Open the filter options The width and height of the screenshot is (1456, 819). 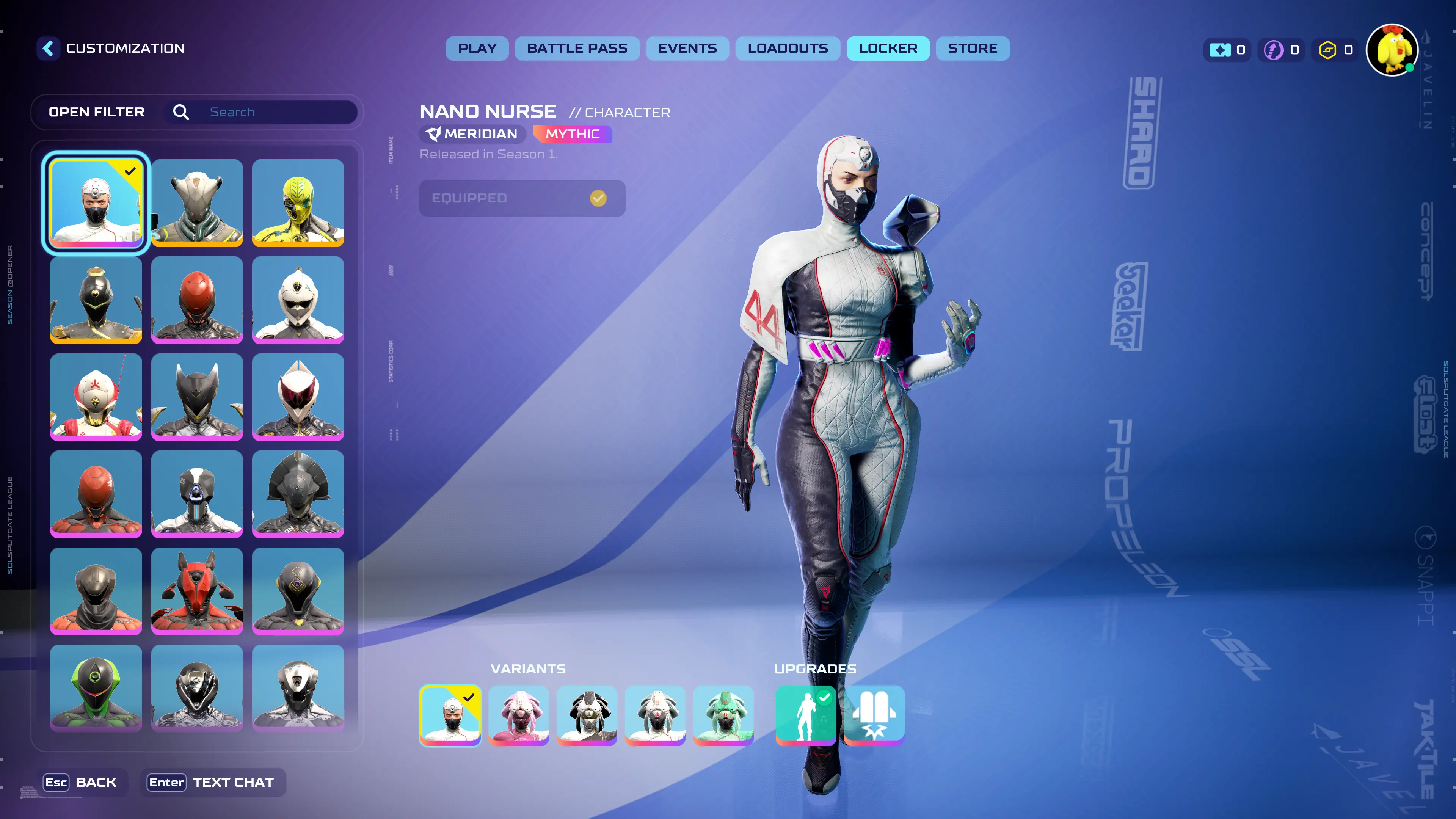point(97,112)
